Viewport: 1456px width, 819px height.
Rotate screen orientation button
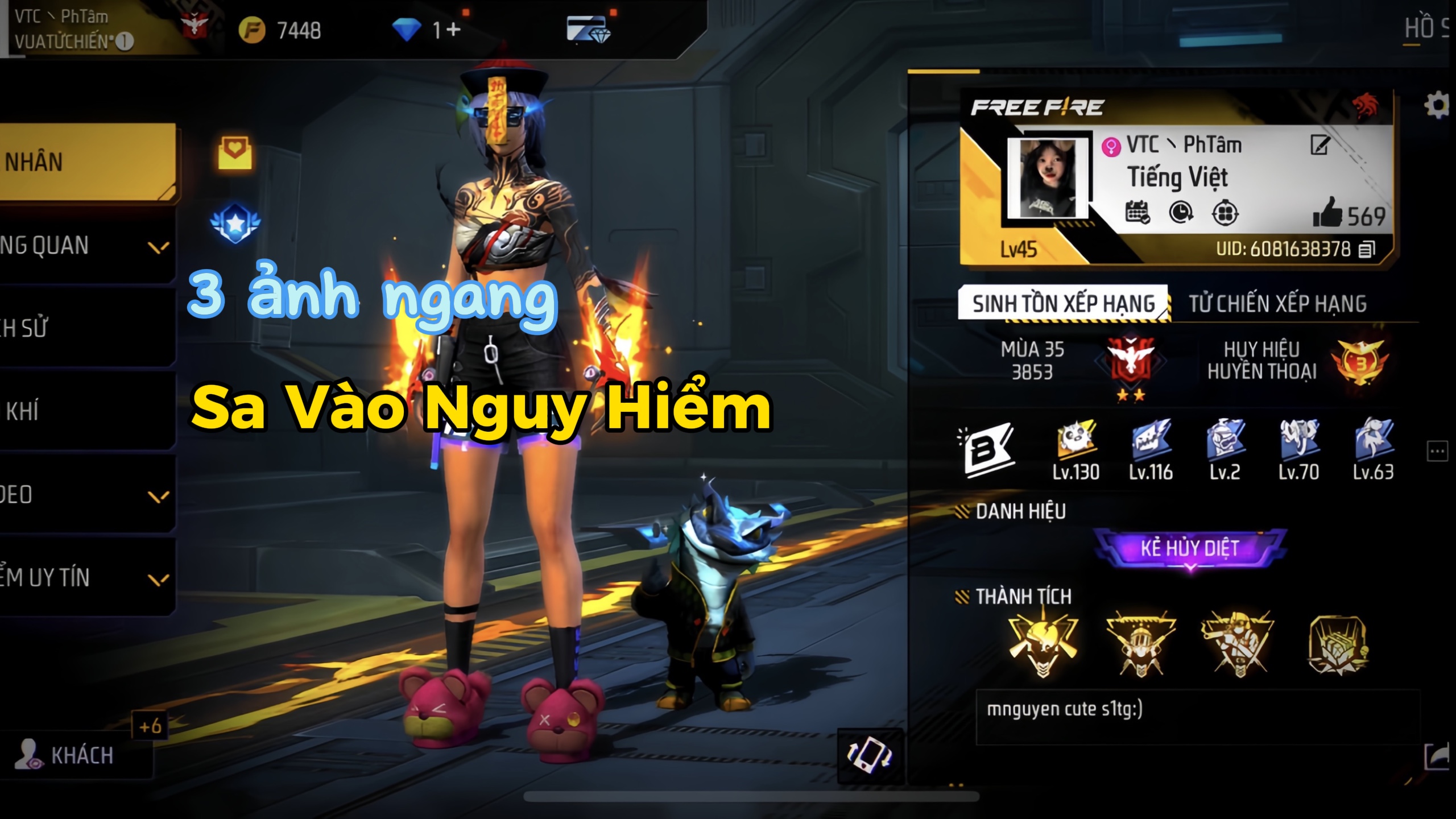tap(870, 755)
